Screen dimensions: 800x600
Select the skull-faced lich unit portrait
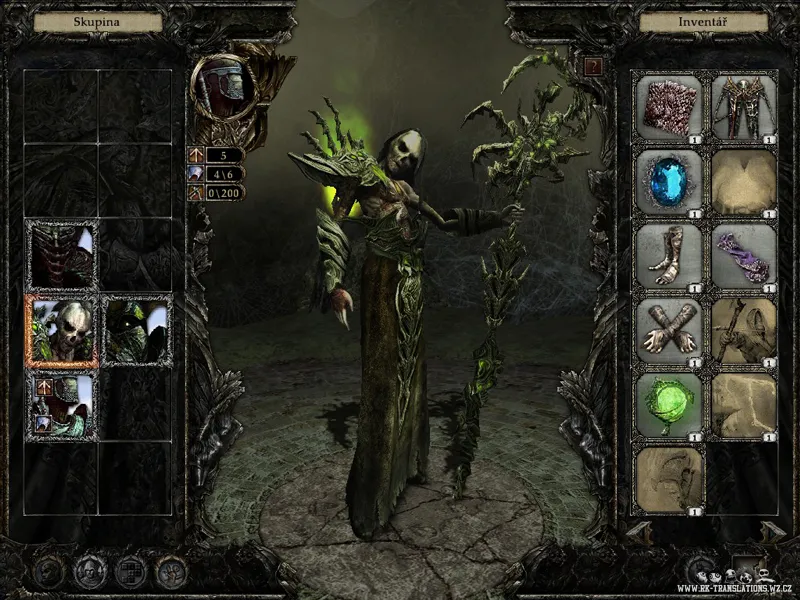[x=62, y=330]
